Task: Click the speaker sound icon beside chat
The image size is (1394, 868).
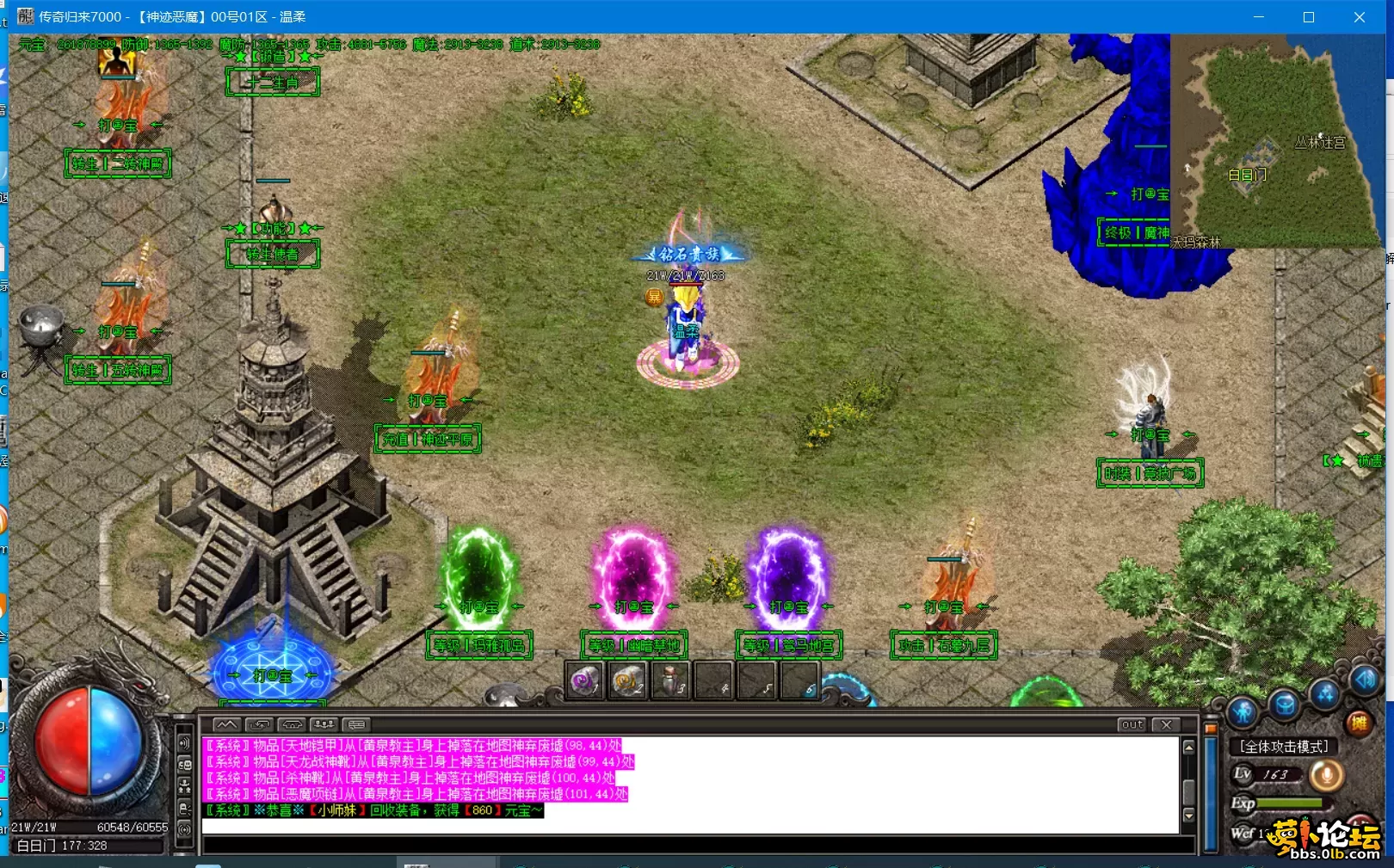Action: (184, 743)
